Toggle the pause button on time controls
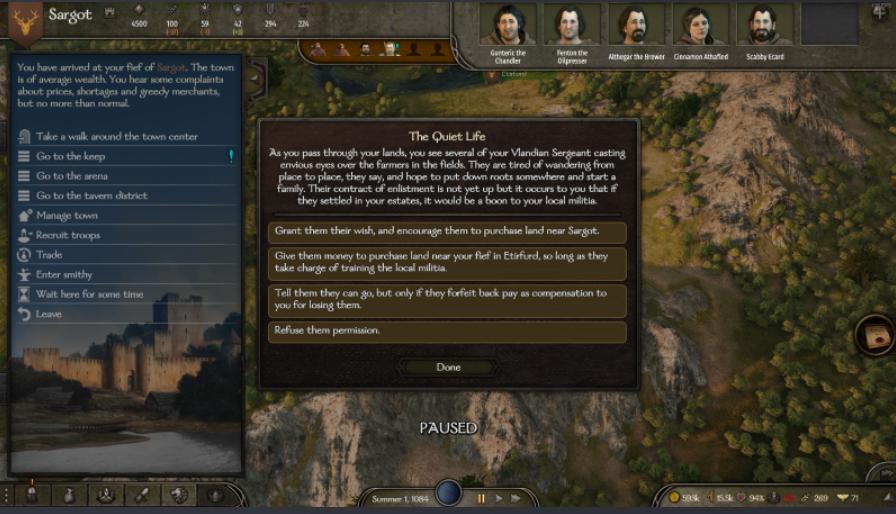Viewport: 896px width, 514px height. (x=481, y=497)
